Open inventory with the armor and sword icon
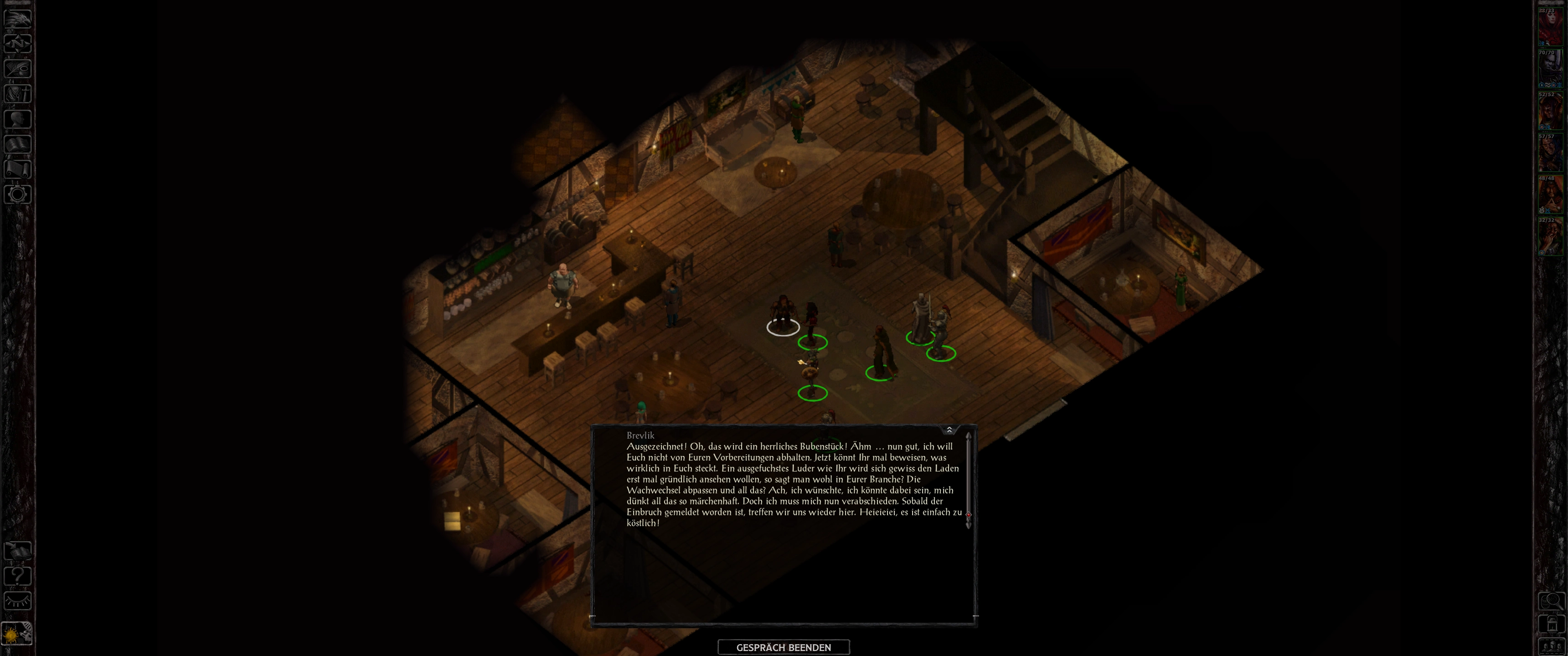 click(x=18, y=94)
